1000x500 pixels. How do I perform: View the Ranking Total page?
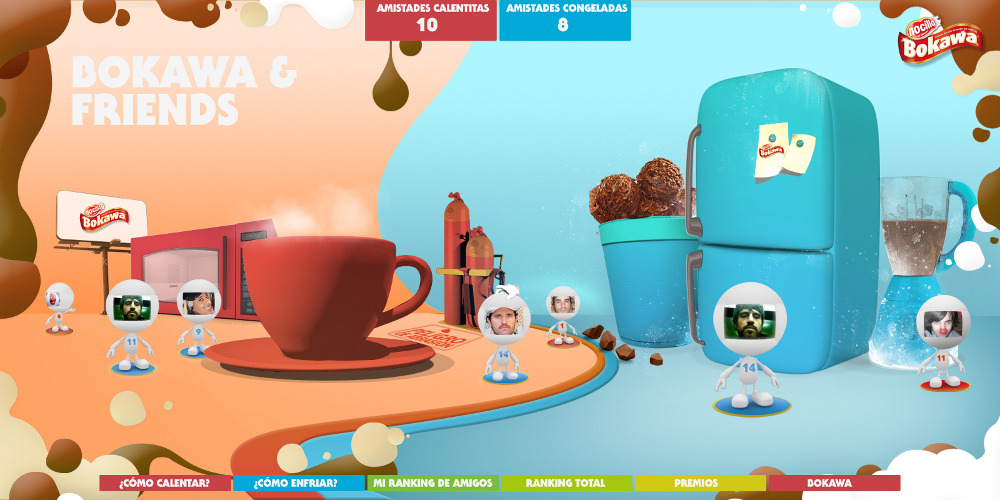point(566,483)
